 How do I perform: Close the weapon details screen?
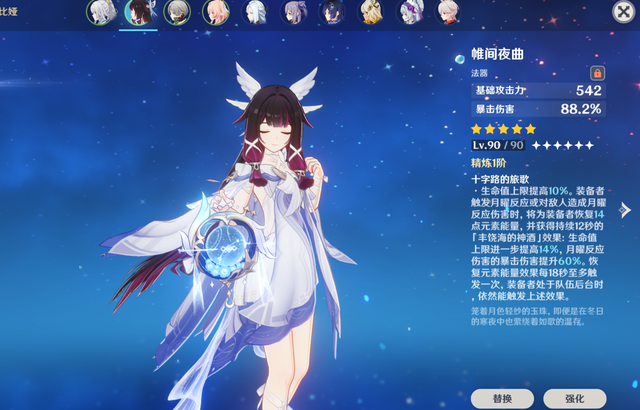pos(621,12)
